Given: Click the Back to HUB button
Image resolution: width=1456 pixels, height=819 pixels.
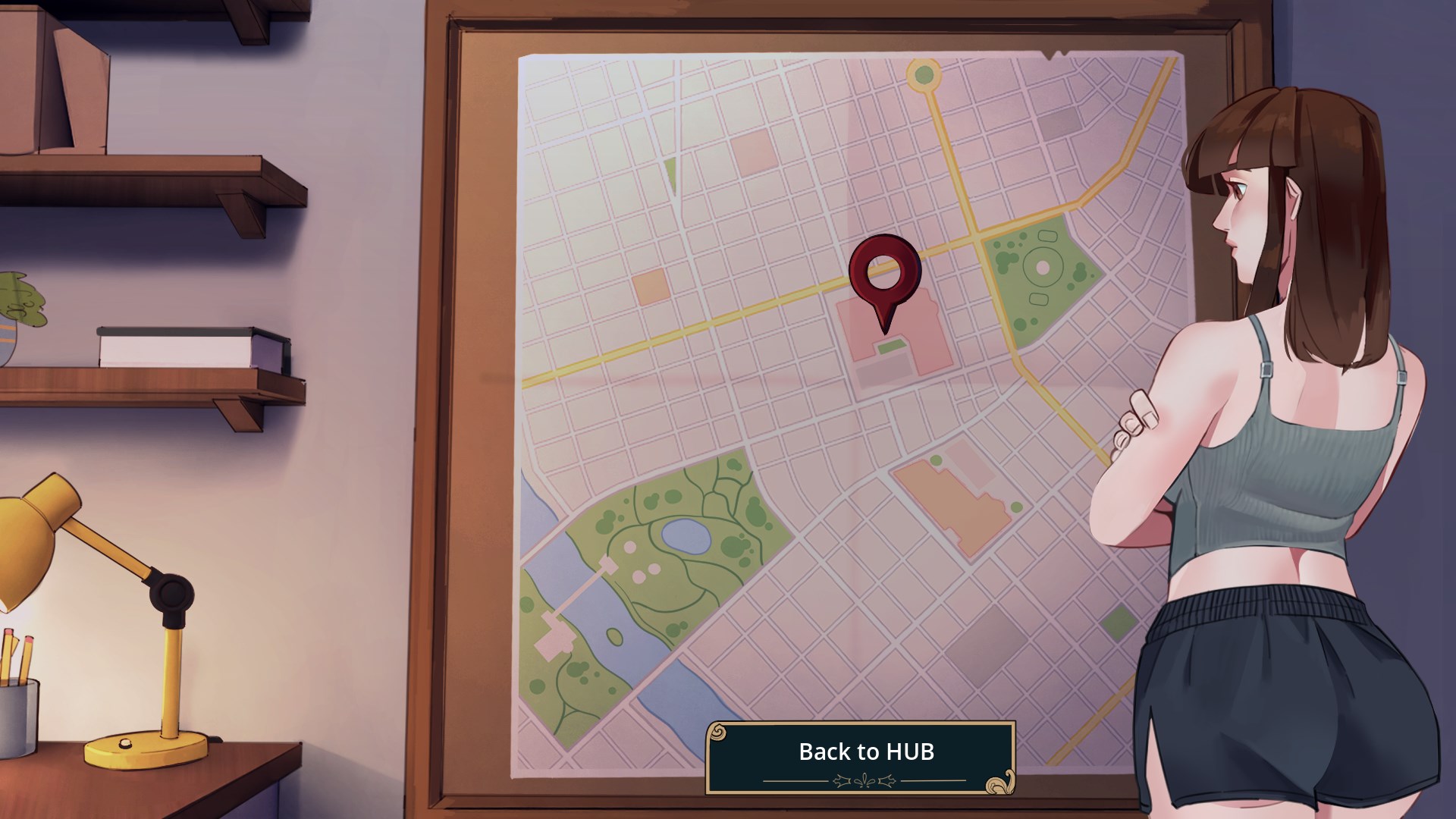Looking at the screenshot, I should click(861, 757).
